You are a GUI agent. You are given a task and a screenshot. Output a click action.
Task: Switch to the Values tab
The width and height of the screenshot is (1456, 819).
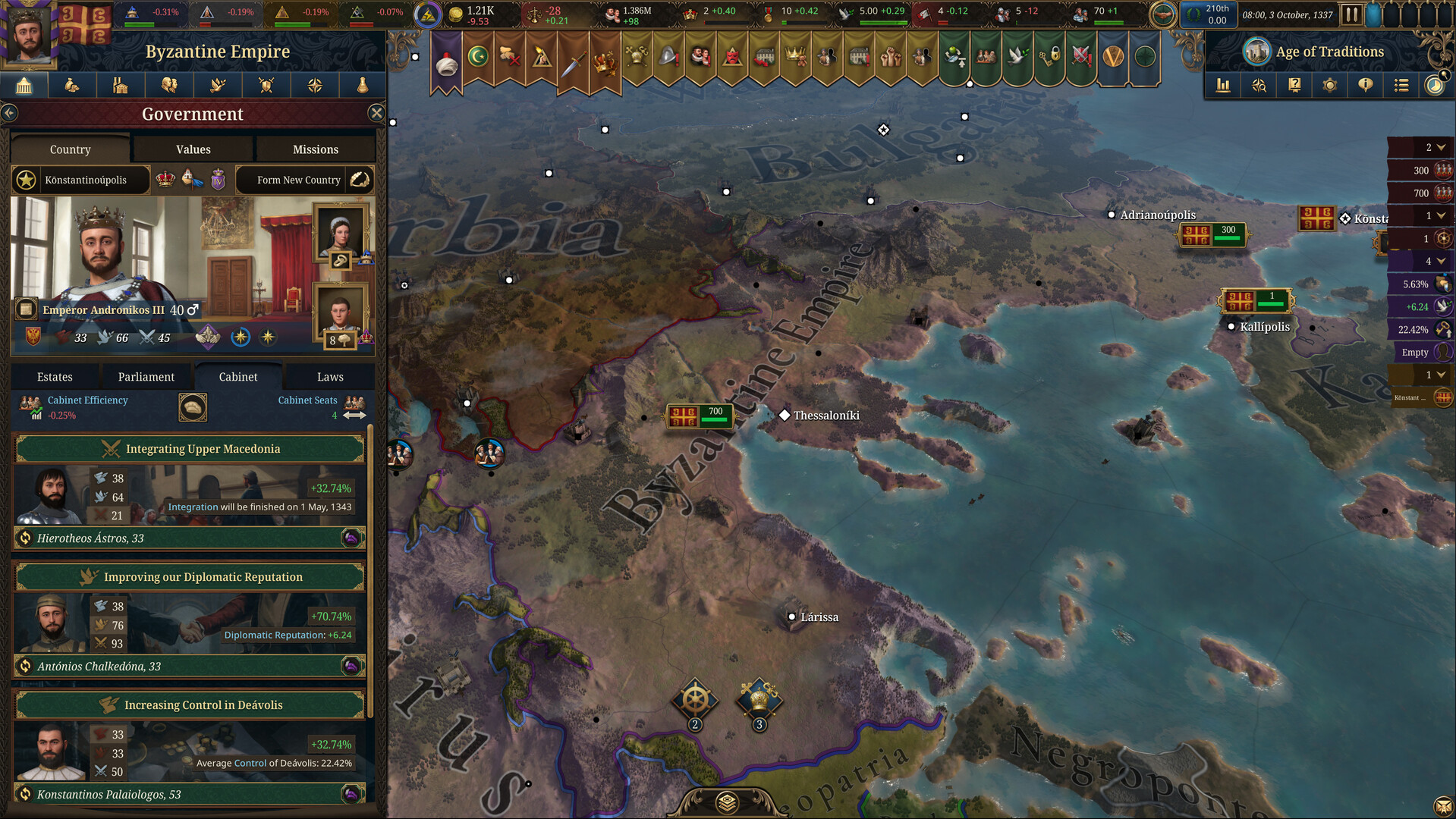pyautogui.click(x=192, y=149)
